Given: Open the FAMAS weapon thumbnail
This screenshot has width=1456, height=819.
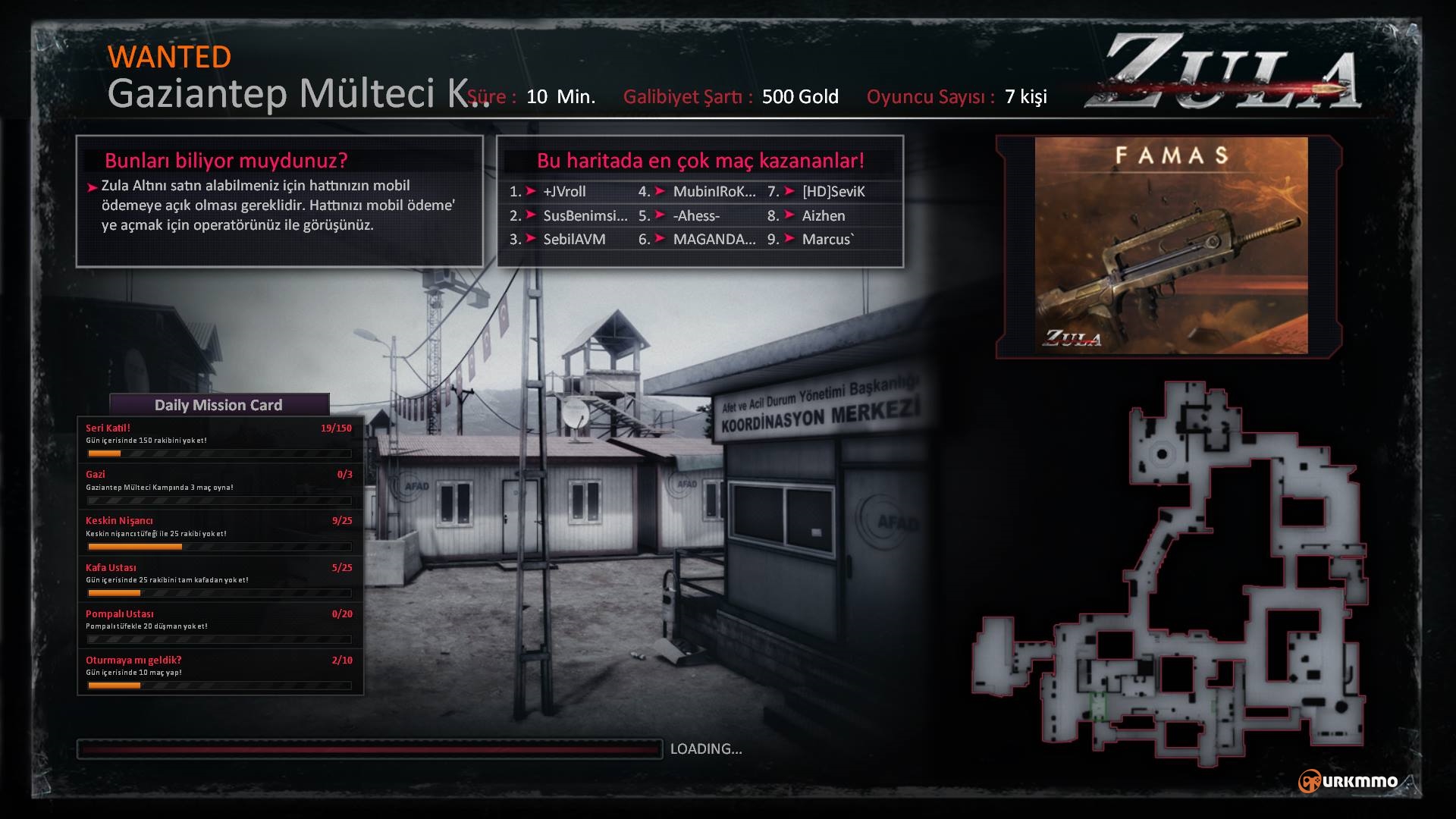Looking at the screenshot, I should coord(1171,245).
